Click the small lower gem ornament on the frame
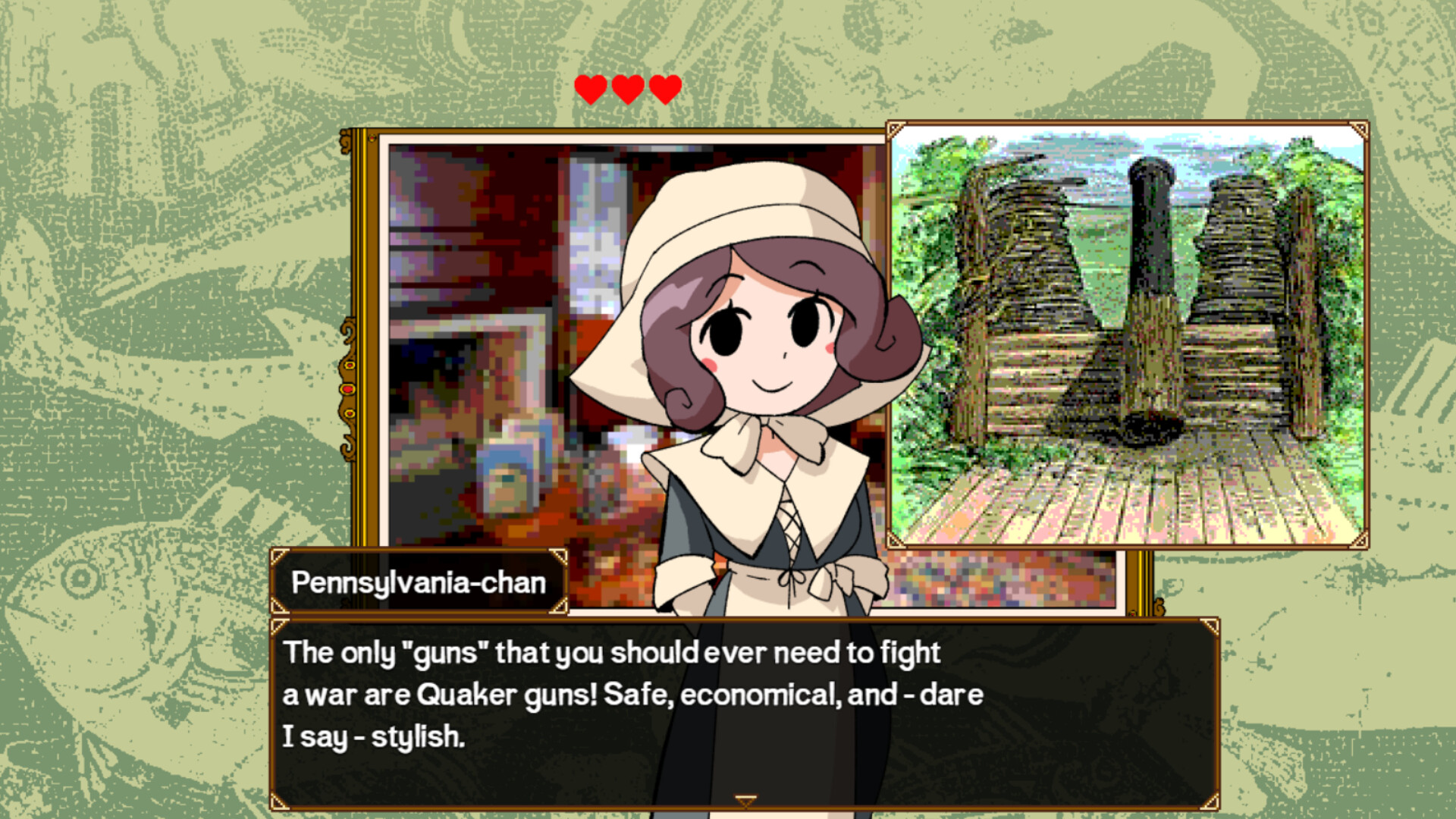Image resolution: width=1456 pixels, height=819 pixels. (350, 413)
